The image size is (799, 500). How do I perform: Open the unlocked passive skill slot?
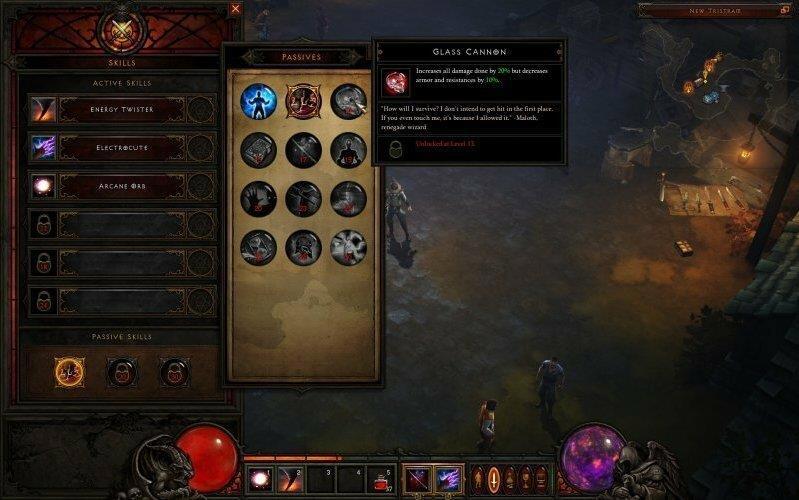tap(70, 372)
